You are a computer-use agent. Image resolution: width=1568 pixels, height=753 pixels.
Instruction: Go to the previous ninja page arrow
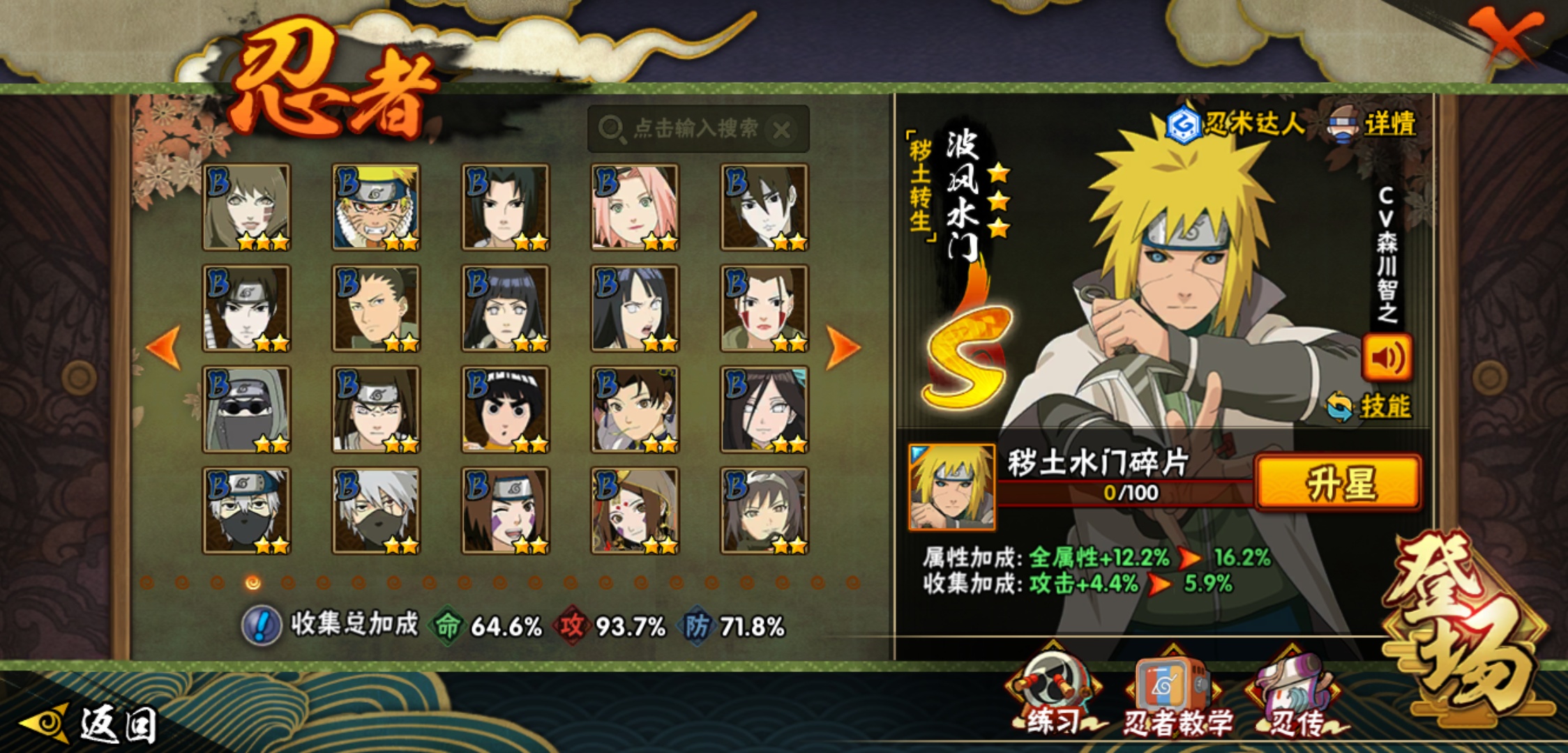coord(165,347)
